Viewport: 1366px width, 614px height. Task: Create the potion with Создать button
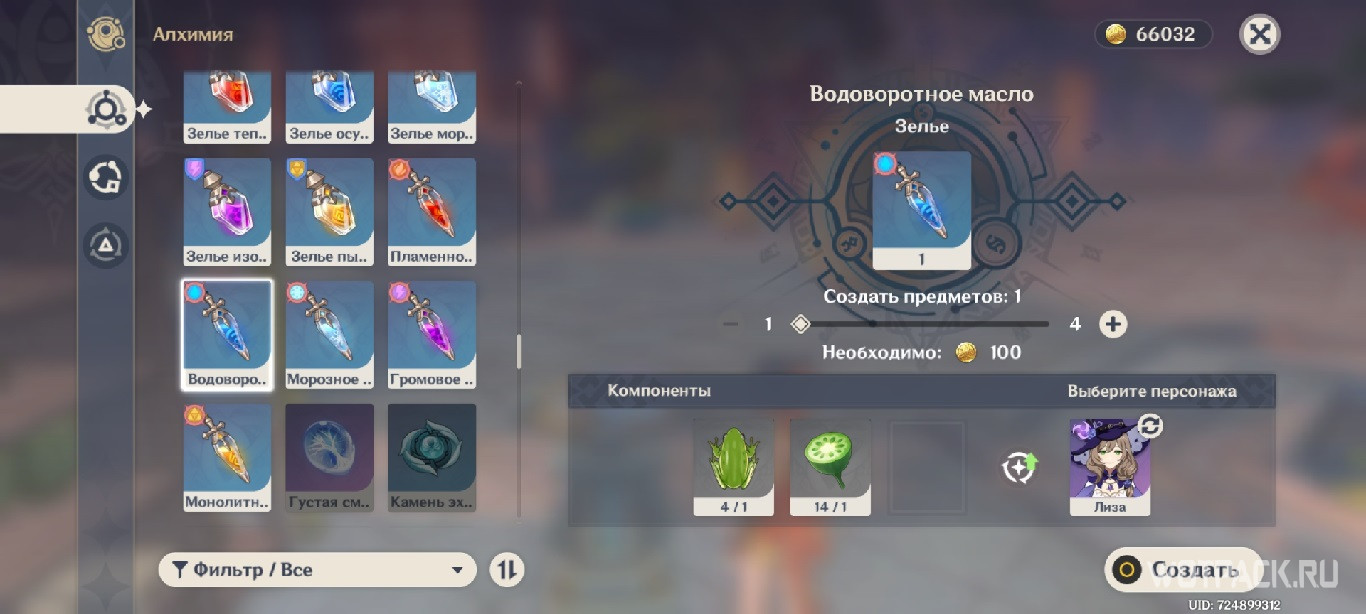click(x=1180, y=570)
